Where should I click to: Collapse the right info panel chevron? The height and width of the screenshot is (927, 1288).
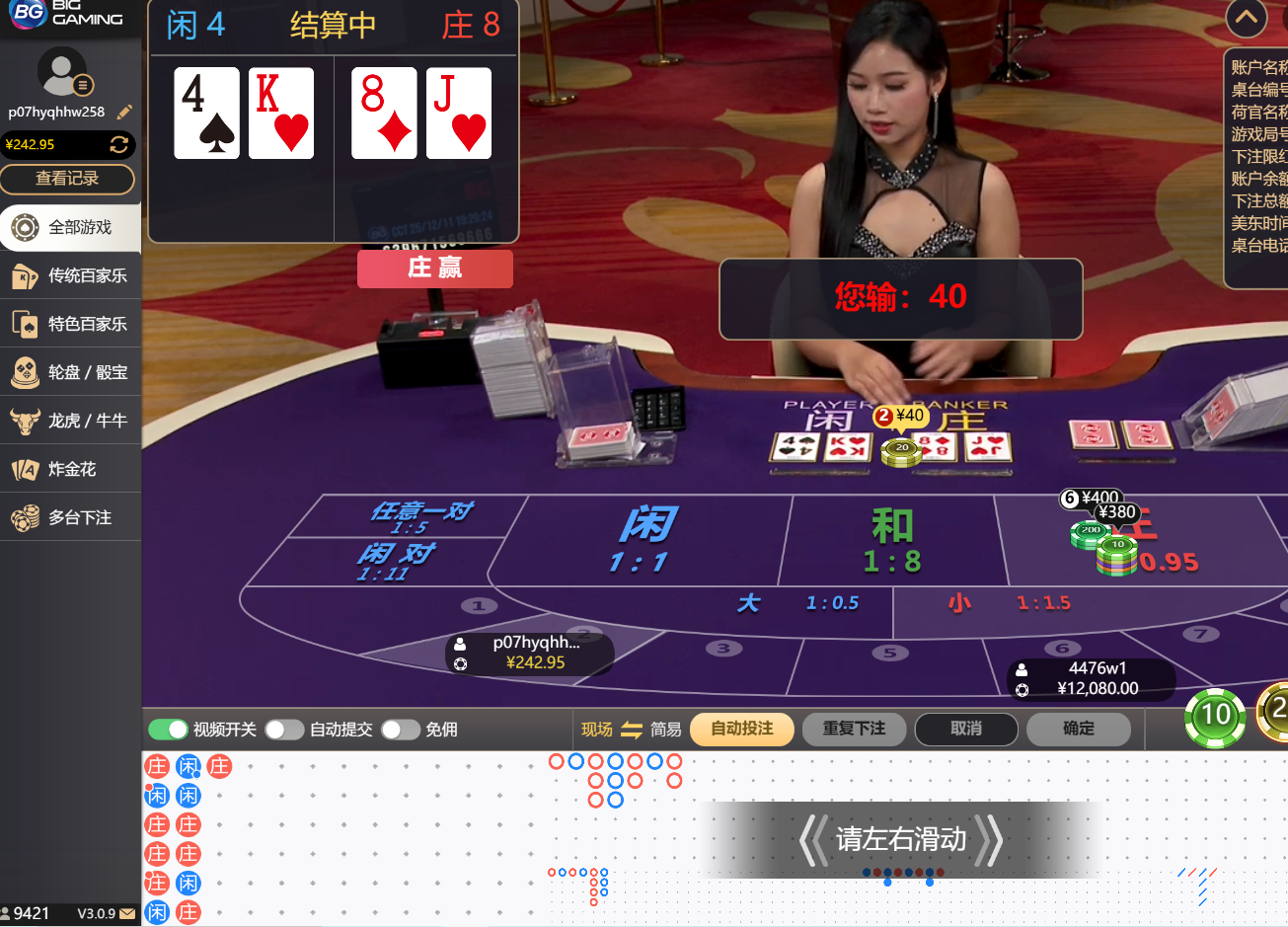pos(1246,19)
